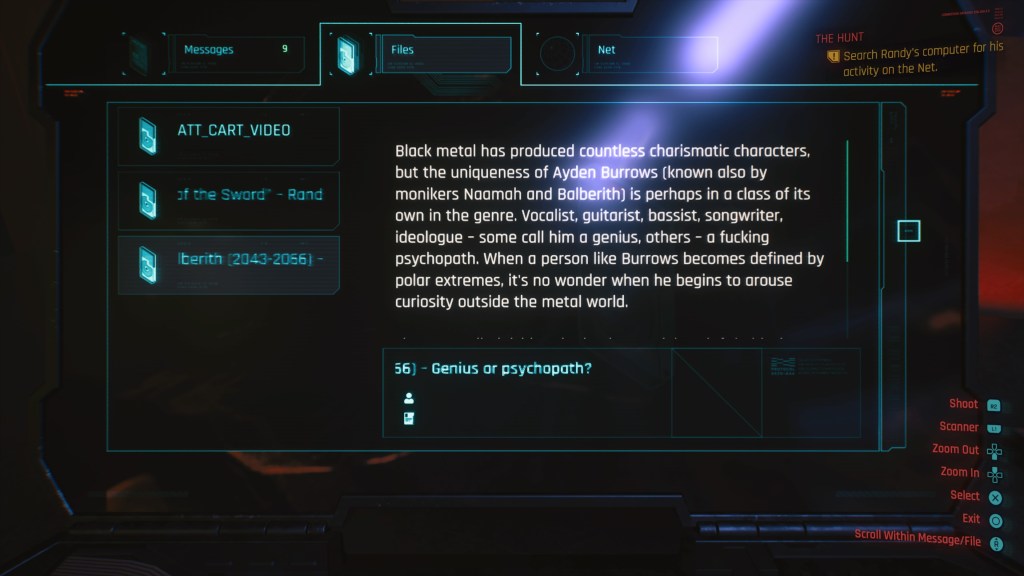Click the square icon beside the text panel
Screen dimensions: 1024x576
(x=908, y=231)
